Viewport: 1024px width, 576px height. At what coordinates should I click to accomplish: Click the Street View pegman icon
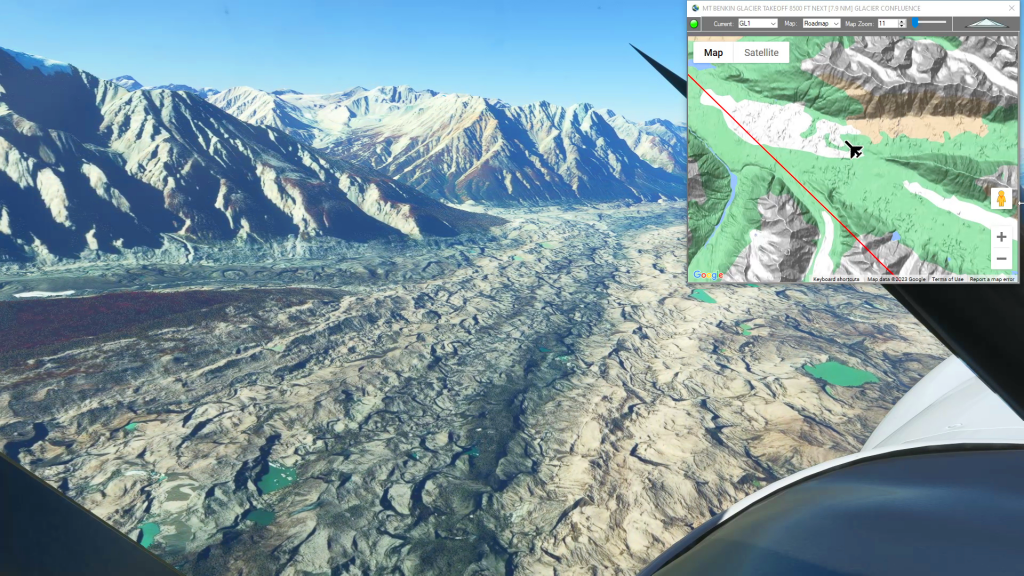1001,198
